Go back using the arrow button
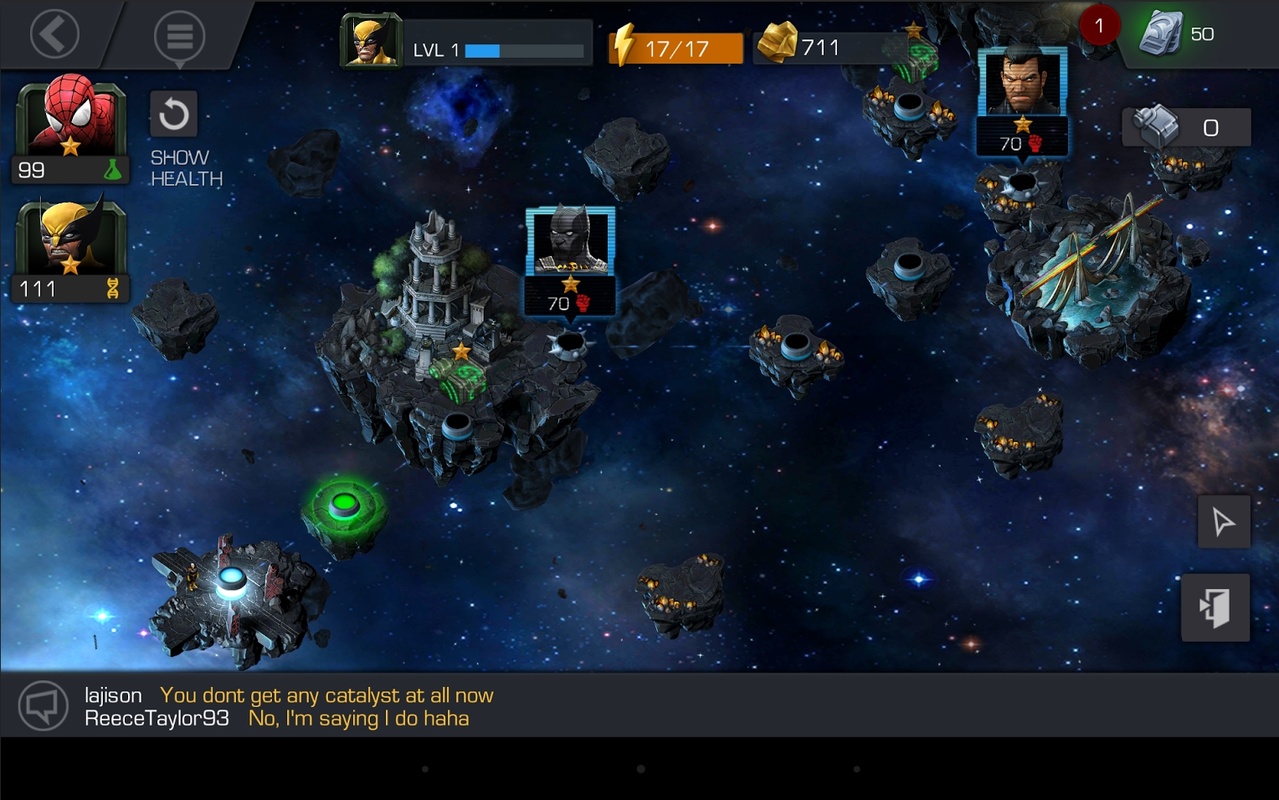 [x=54, y=35]
